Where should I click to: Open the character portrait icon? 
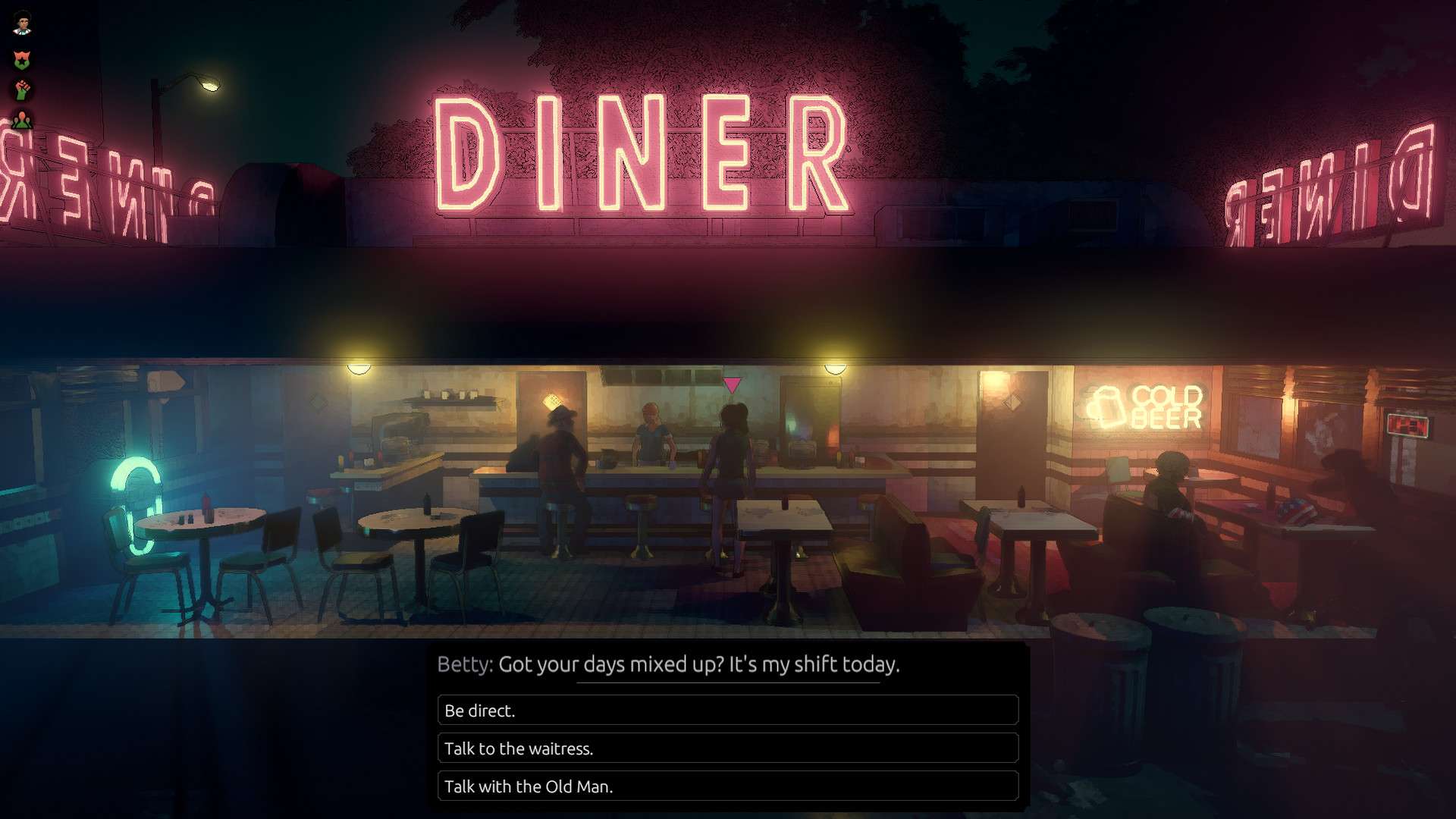pos(23,24)
